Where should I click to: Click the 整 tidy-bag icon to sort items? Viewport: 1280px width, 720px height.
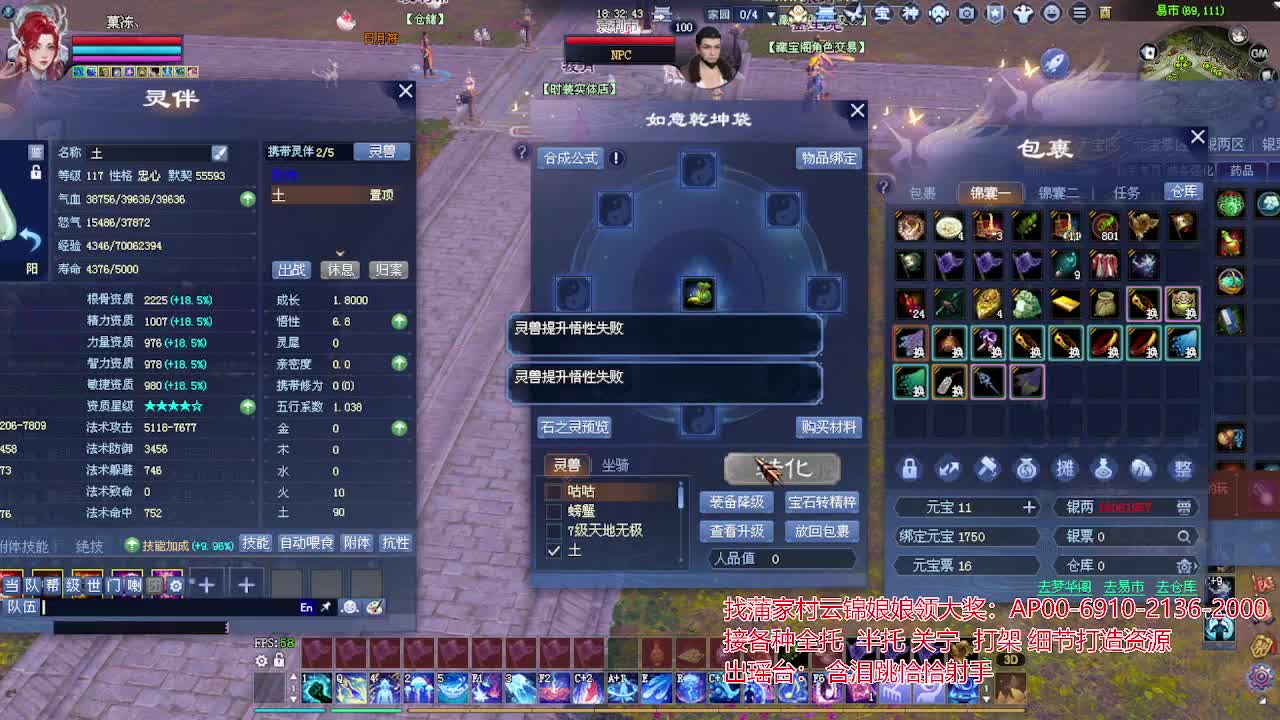1181,468
